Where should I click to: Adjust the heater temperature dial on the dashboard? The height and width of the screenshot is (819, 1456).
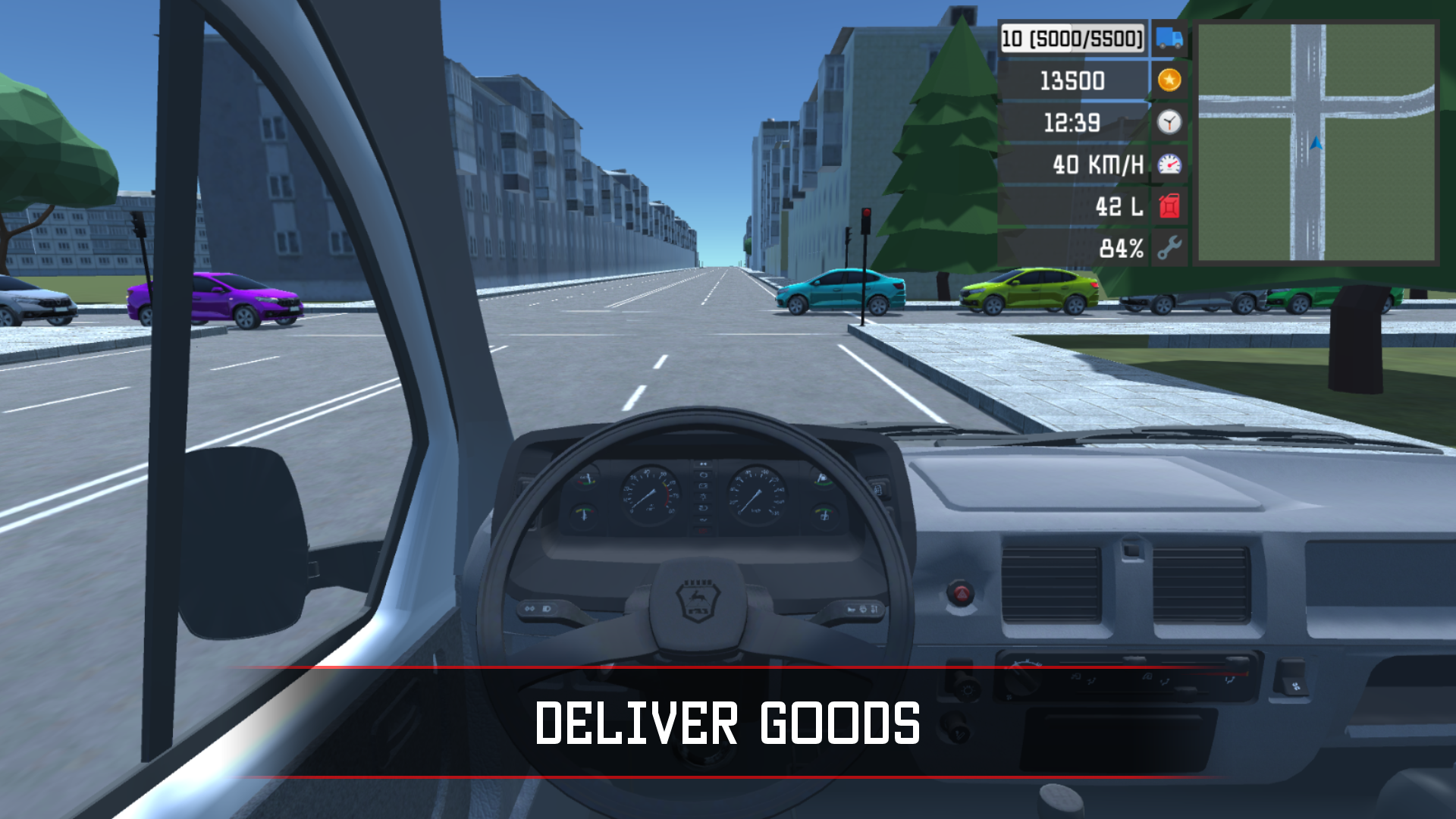(1022, 679)
